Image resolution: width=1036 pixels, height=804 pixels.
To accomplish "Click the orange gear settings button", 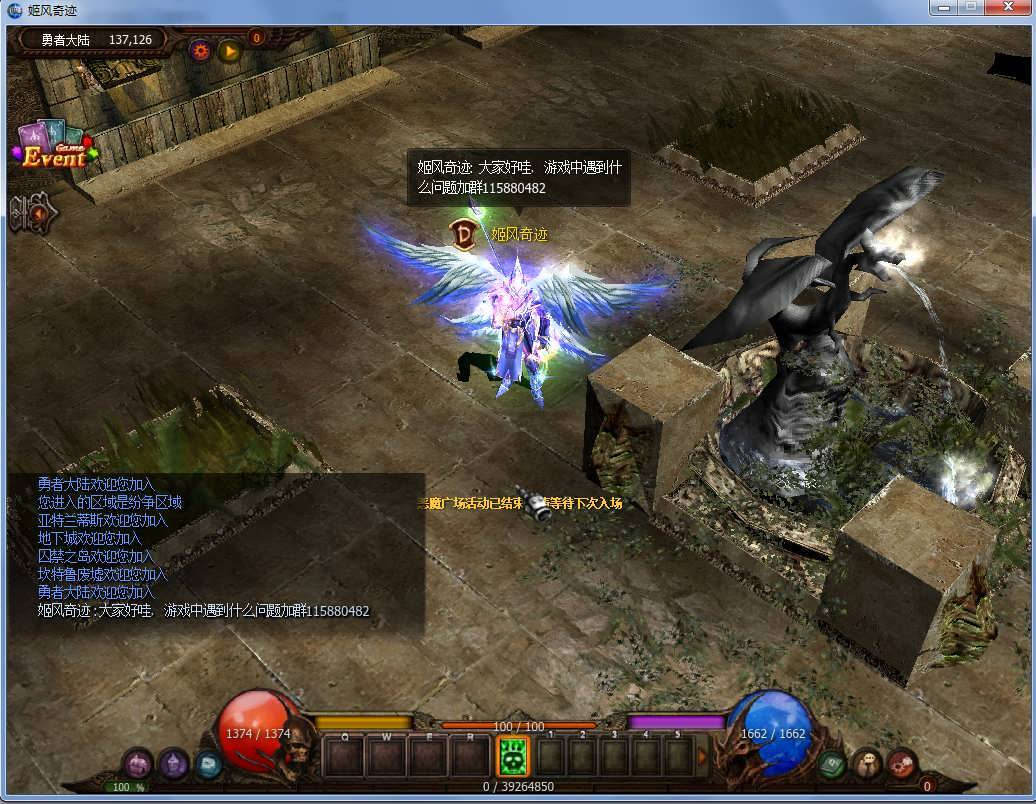I will pos(201,49).
